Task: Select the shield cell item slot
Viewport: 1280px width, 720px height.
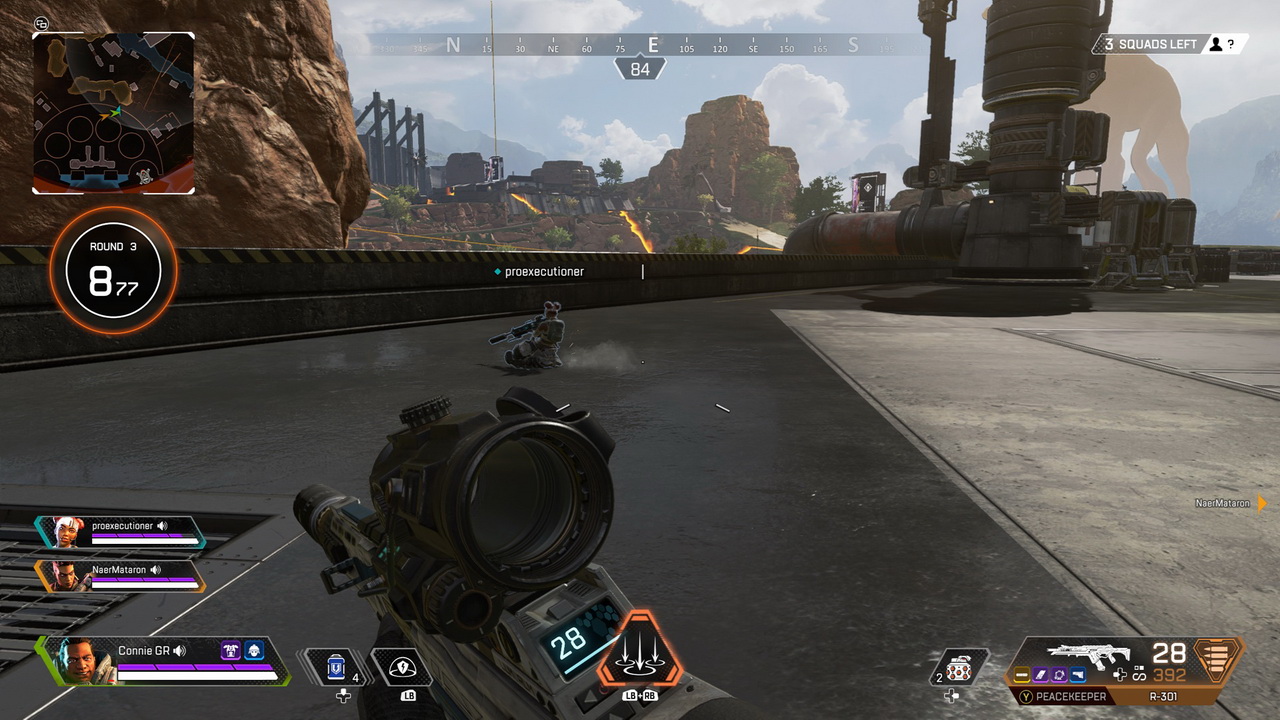Action: (336, 667)
